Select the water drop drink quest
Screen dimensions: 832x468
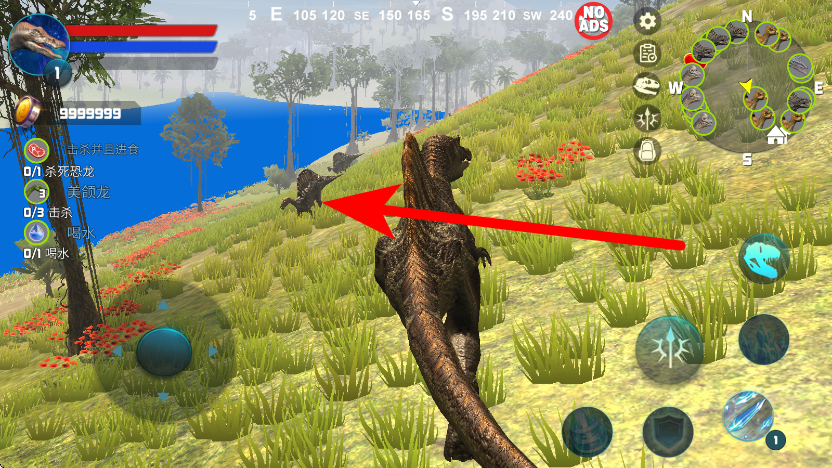pos(37,233)
